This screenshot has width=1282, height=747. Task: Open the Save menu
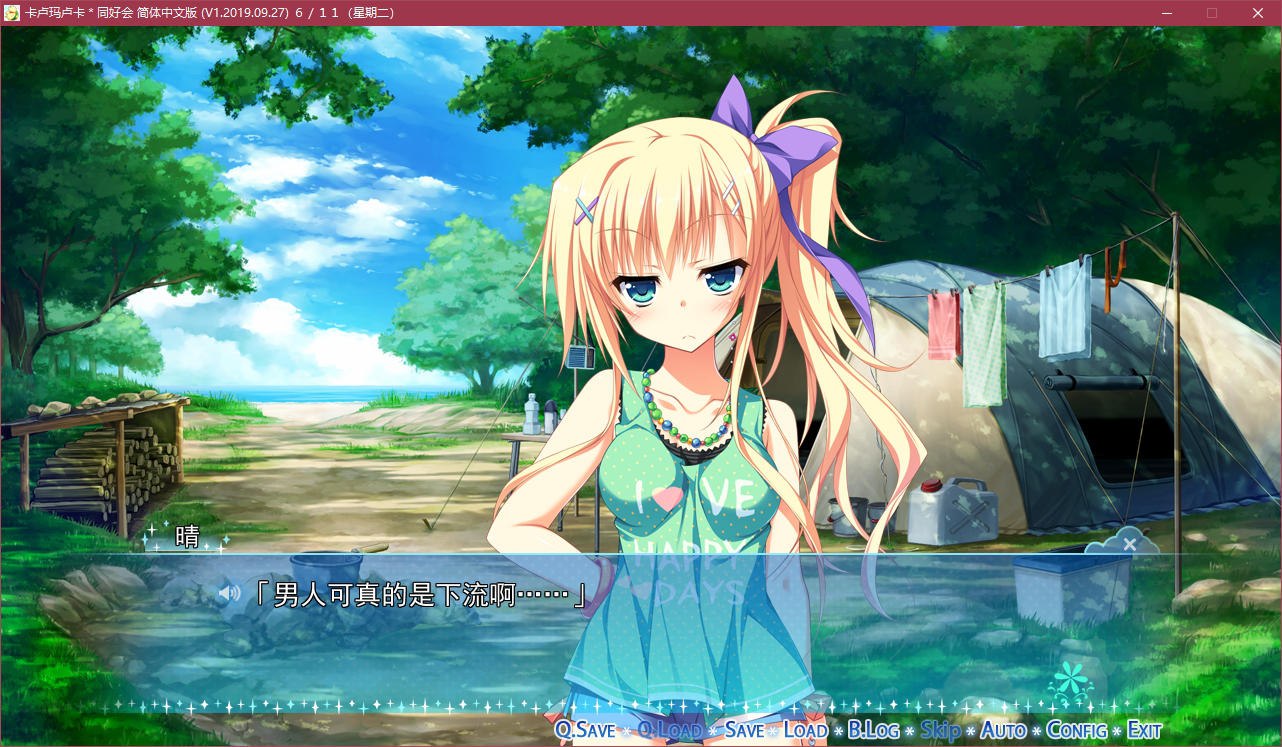[744, 730]
